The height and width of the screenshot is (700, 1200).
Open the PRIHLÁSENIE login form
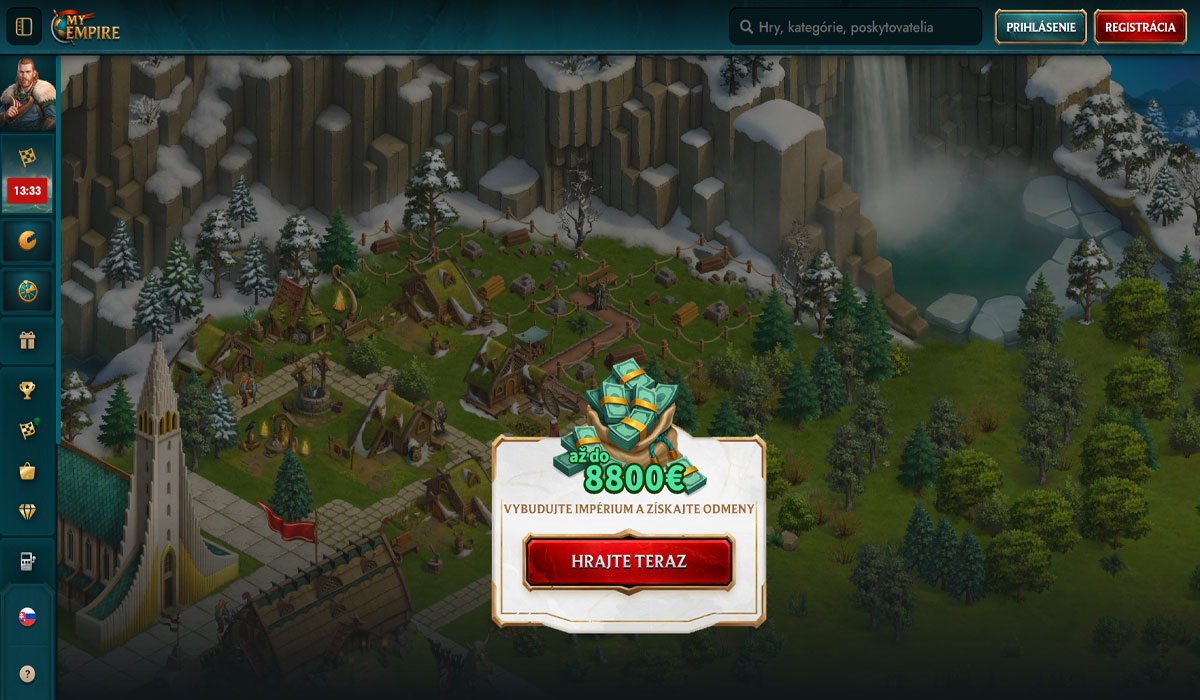pos(1041,27)
